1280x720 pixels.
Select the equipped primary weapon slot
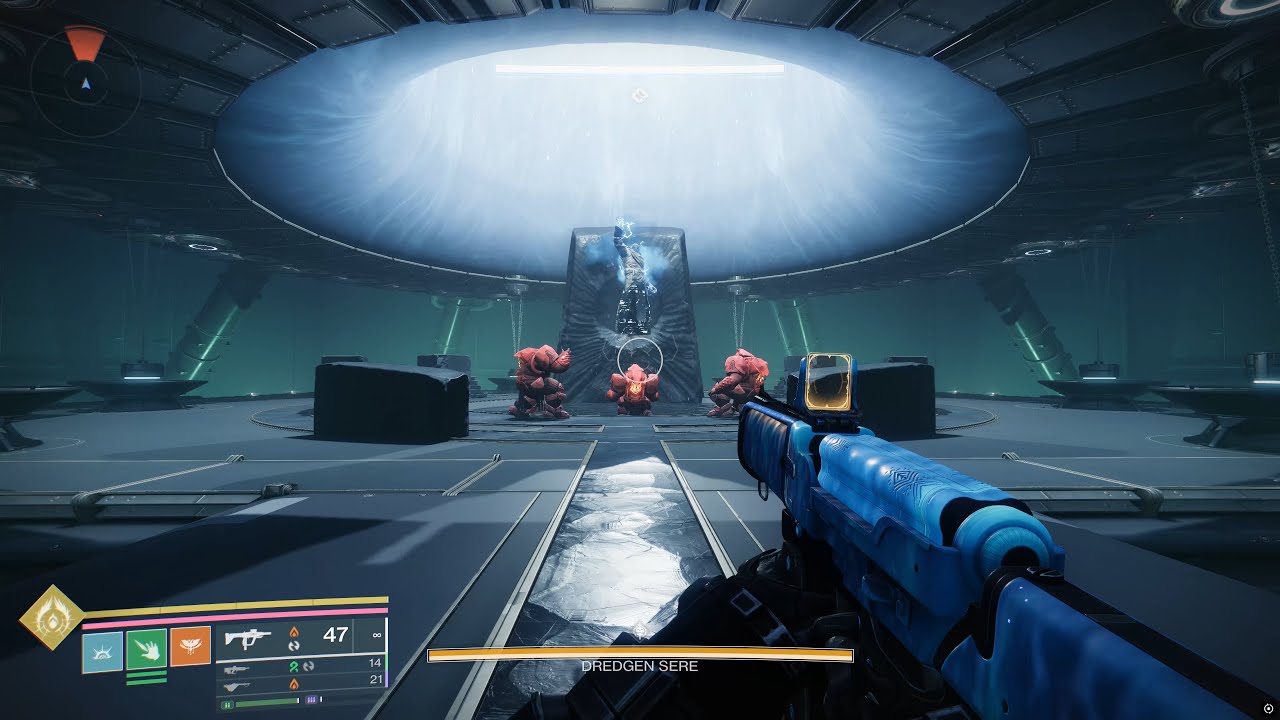[300, 635]
